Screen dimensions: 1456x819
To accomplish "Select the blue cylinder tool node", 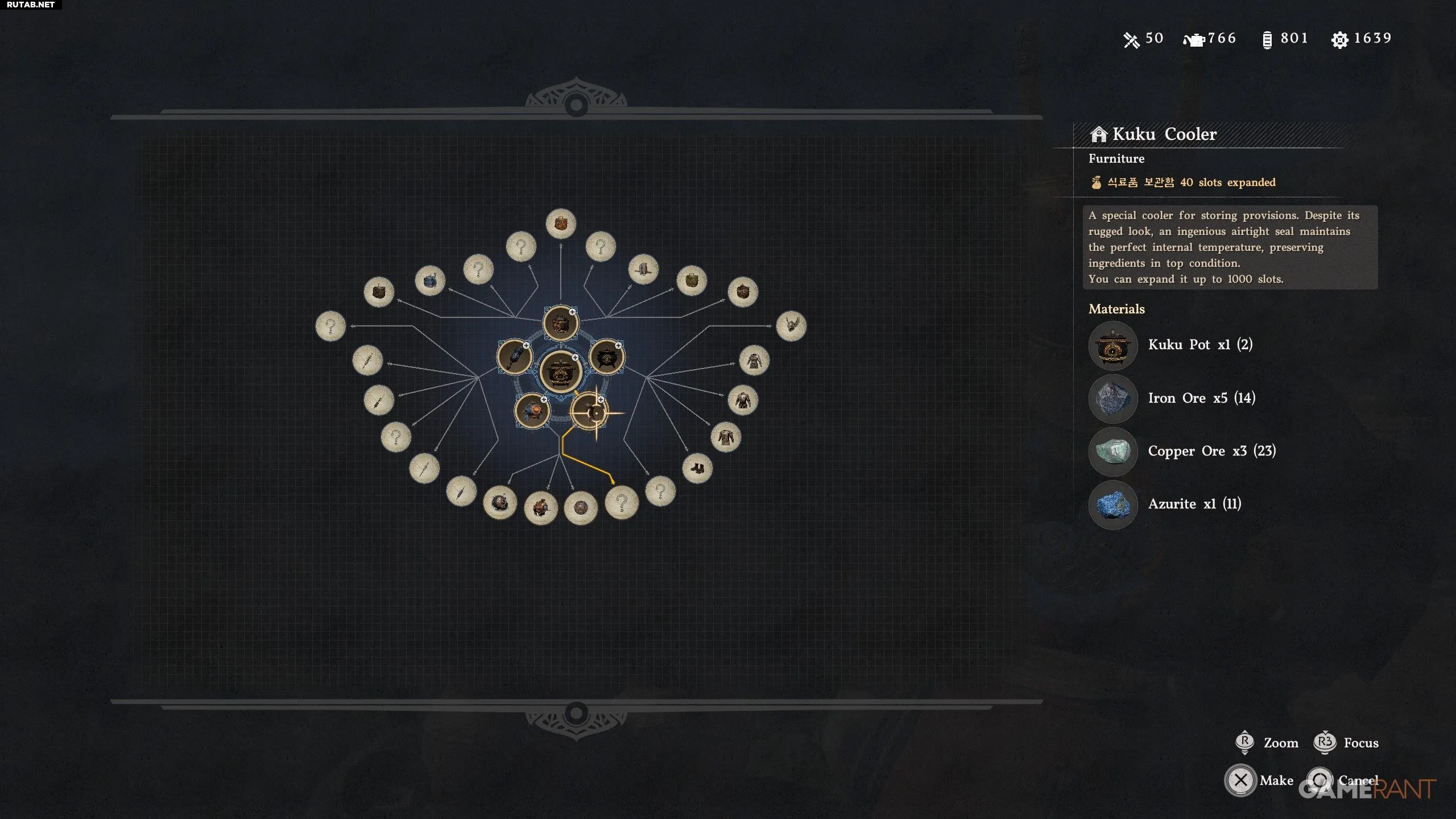I will point(515,357).
